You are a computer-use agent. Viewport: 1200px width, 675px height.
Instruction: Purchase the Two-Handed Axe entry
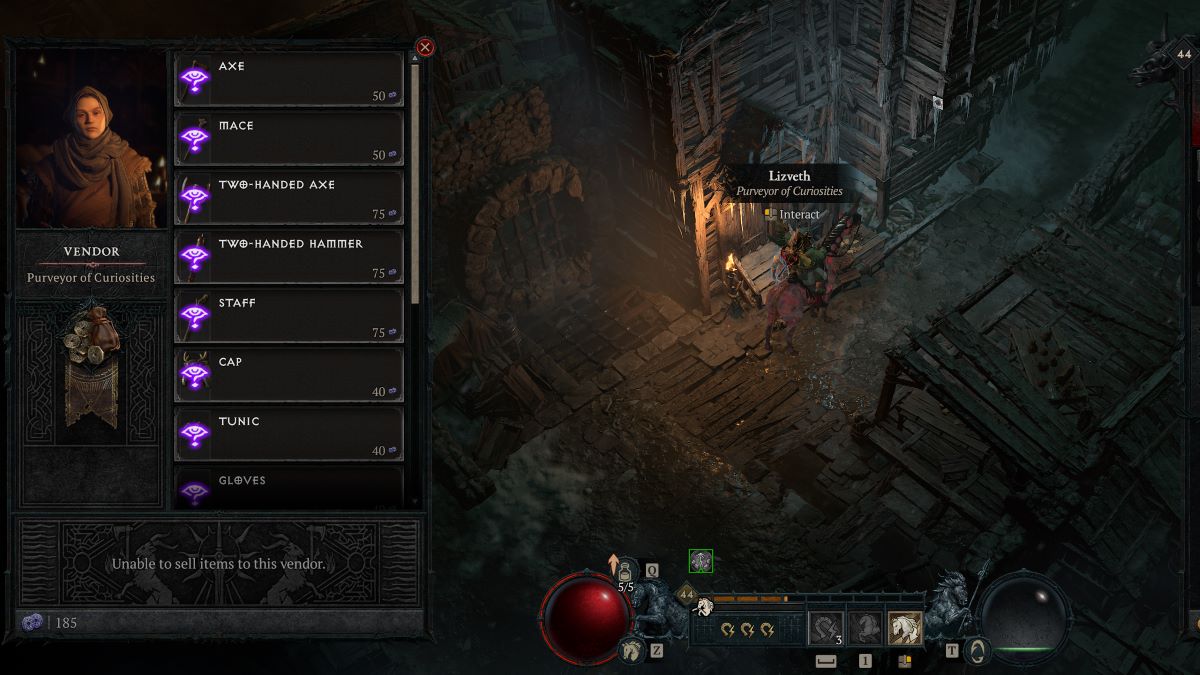289,197
